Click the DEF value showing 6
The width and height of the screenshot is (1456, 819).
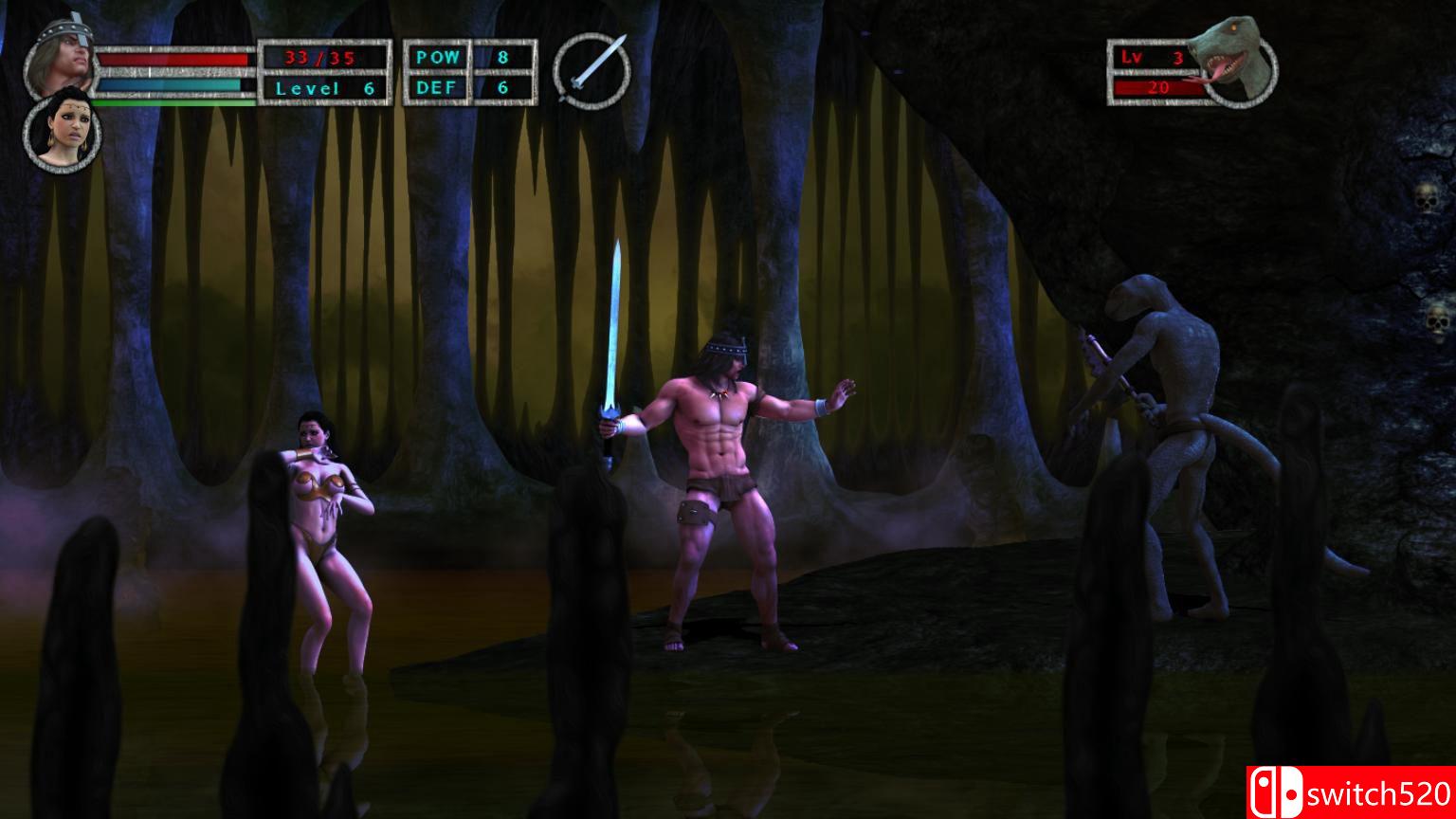pos(502,87)
